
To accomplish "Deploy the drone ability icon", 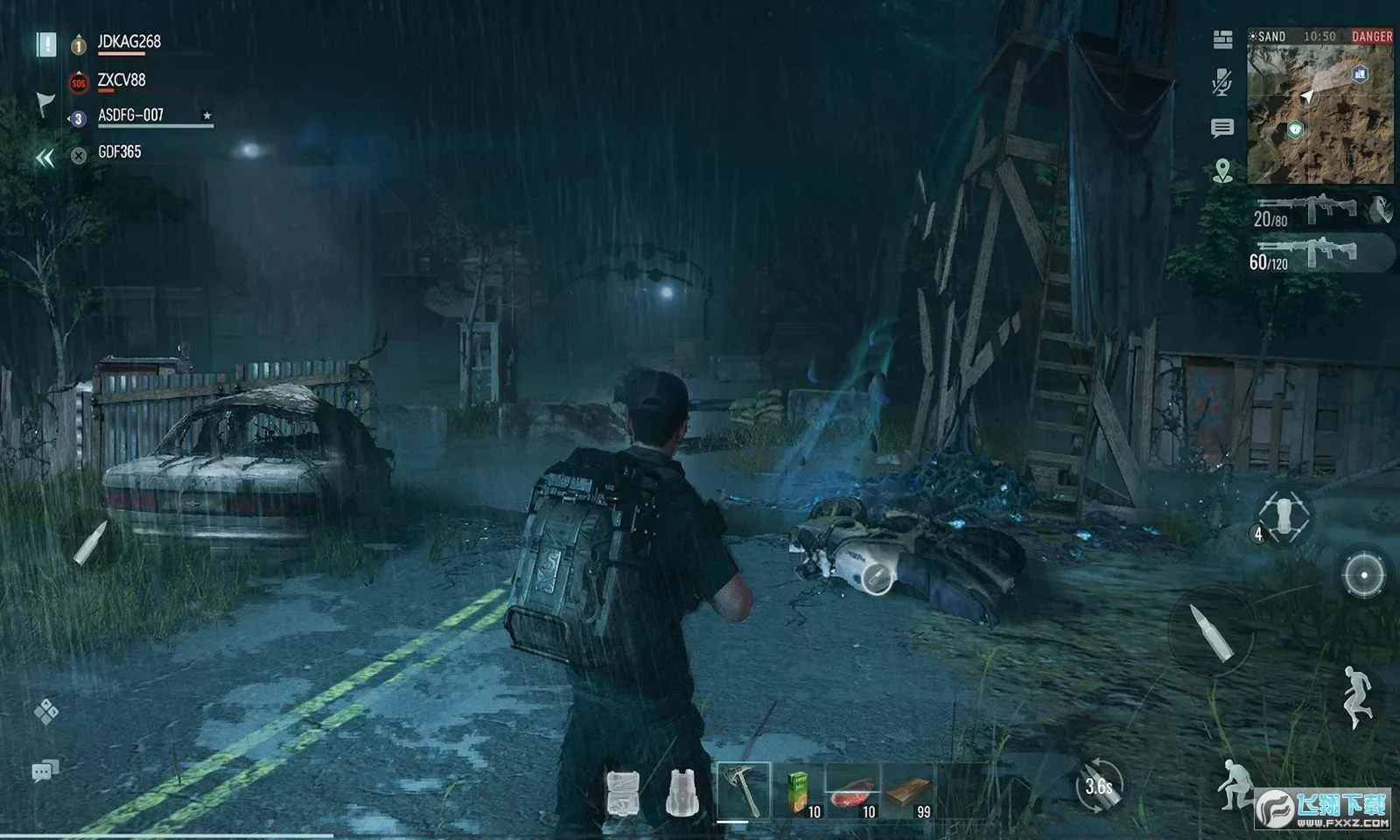I will (1284, 515).
